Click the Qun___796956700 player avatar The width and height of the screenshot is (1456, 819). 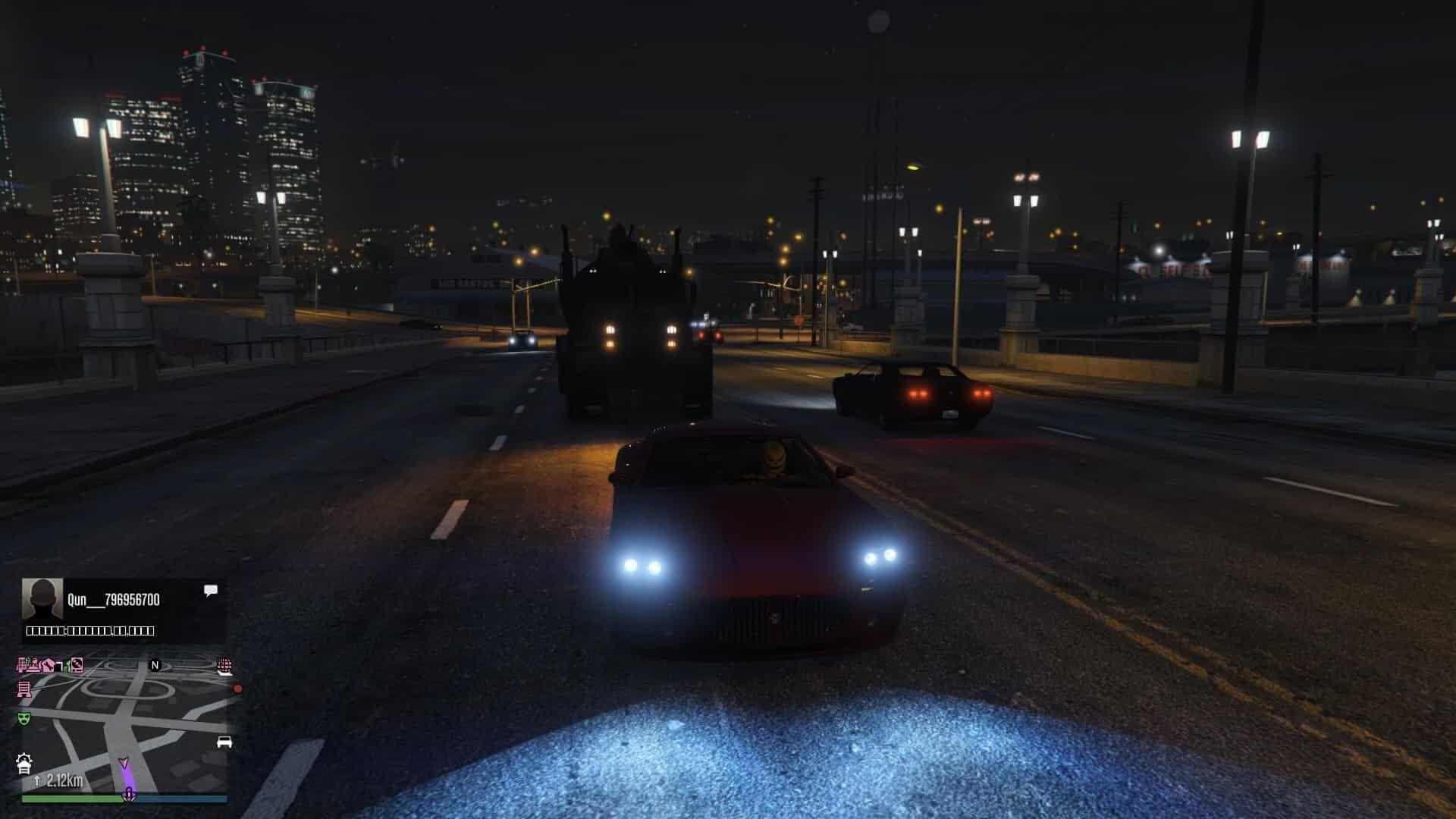(x=42, y=600)
